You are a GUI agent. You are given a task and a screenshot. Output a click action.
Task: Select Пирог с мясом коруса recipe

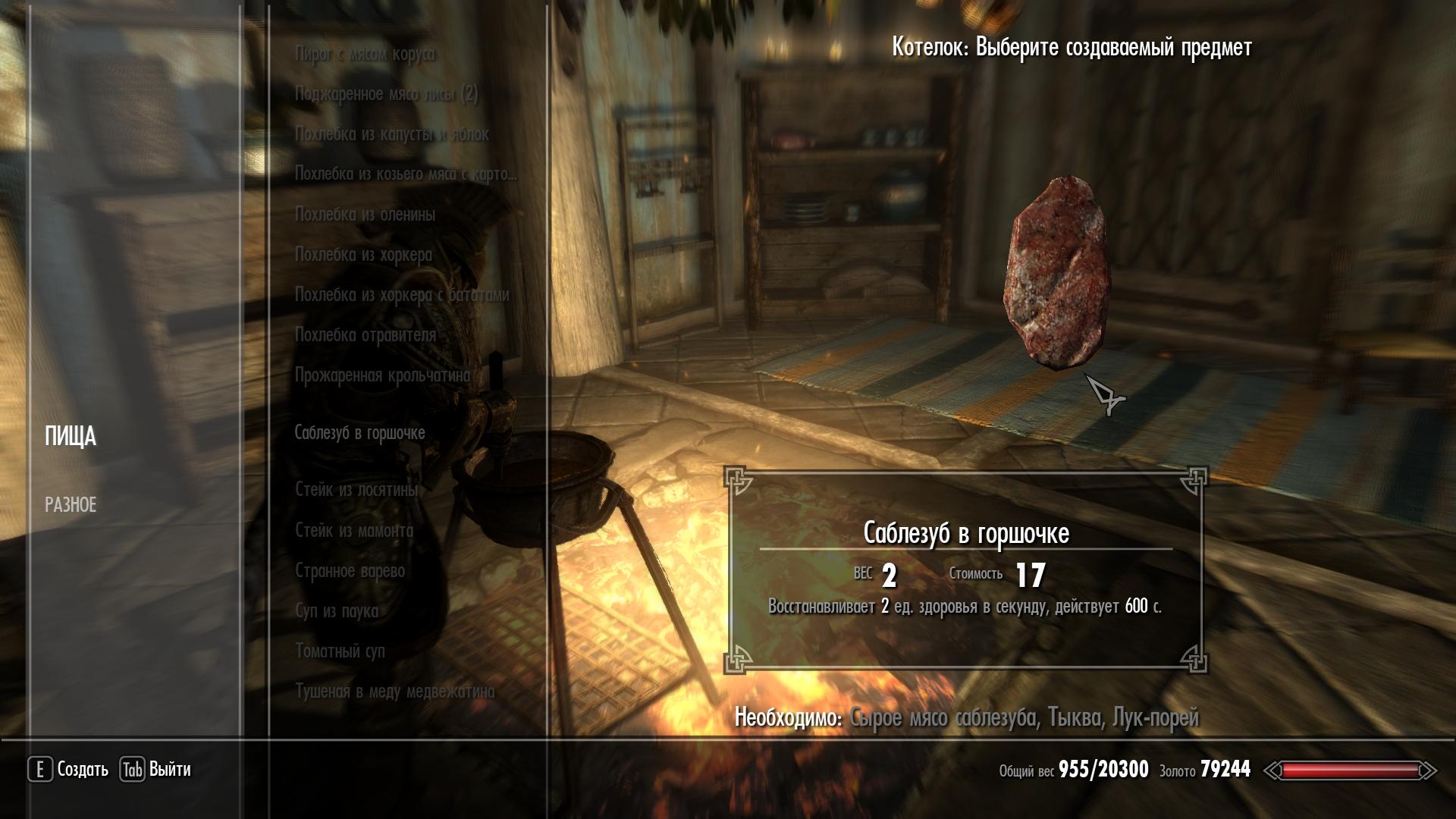coord(365,54)
